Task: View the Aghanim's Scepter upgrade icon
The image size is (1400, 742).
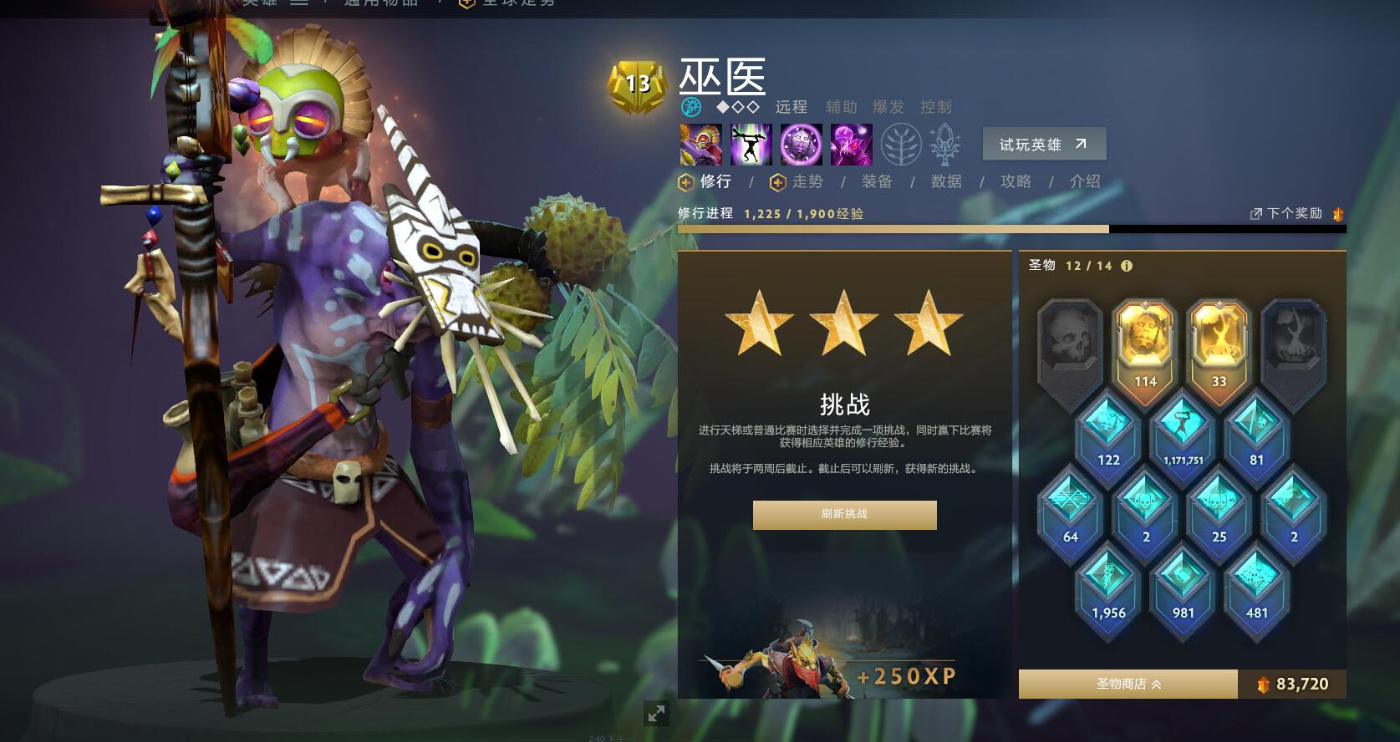Action: [x=942, y=143]
